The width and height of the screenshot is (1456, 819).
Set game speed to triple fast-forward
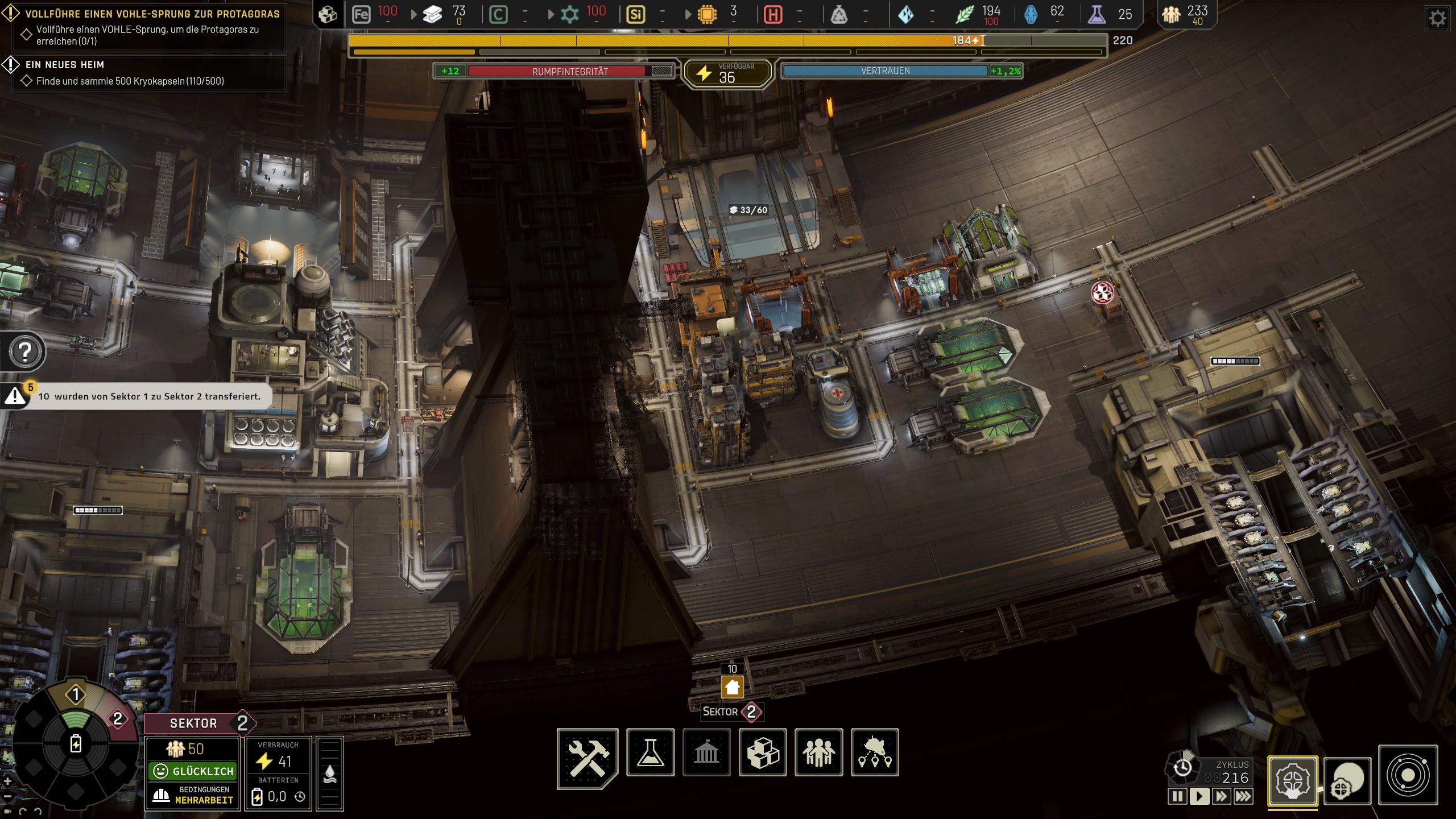pyautogui.click(x=1243, y=796)
